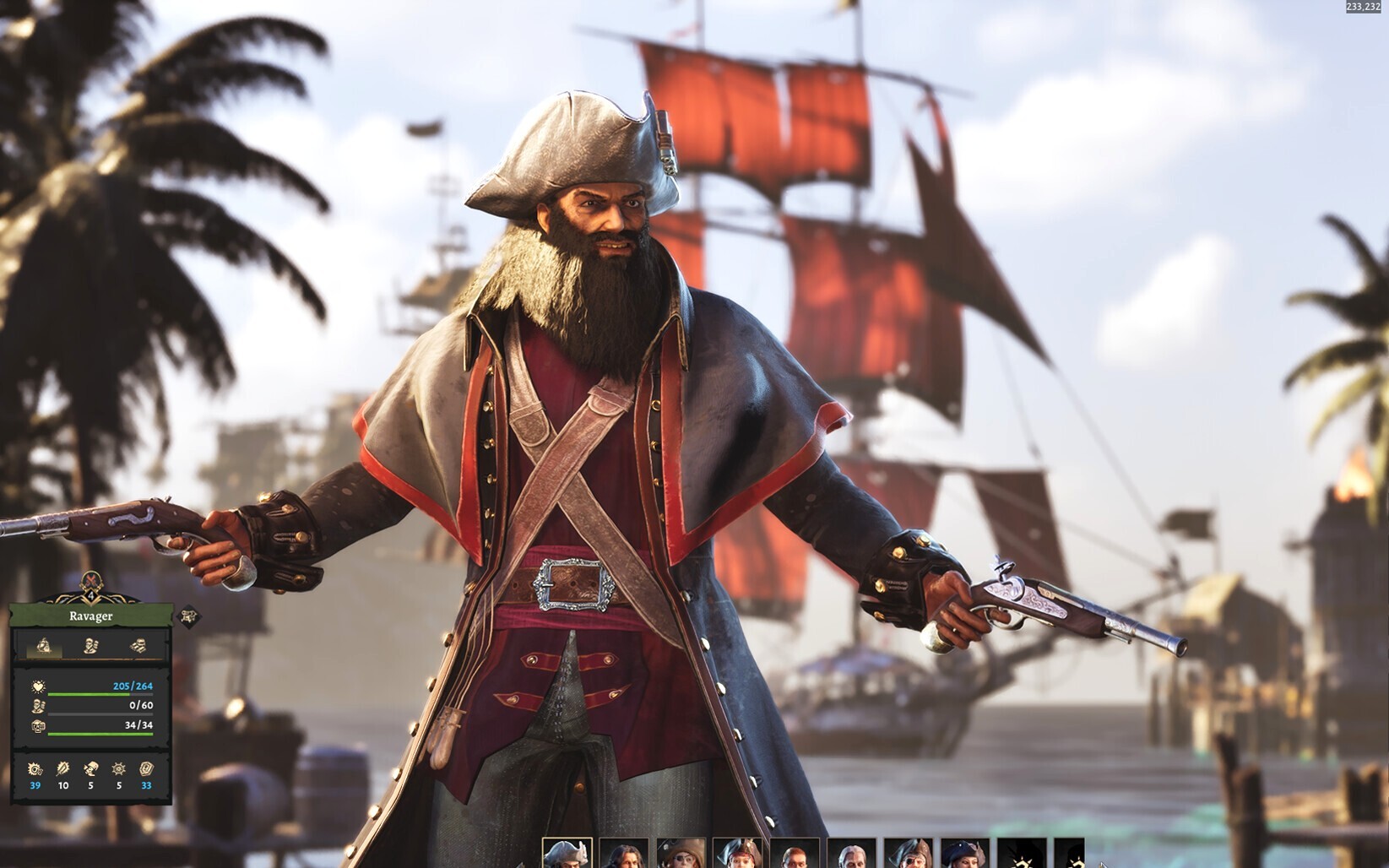The image size is (1389, 868).
Task: Select the skull cargo icon beside 34/34
Action: pyautogui.click(x=39, y=726)
